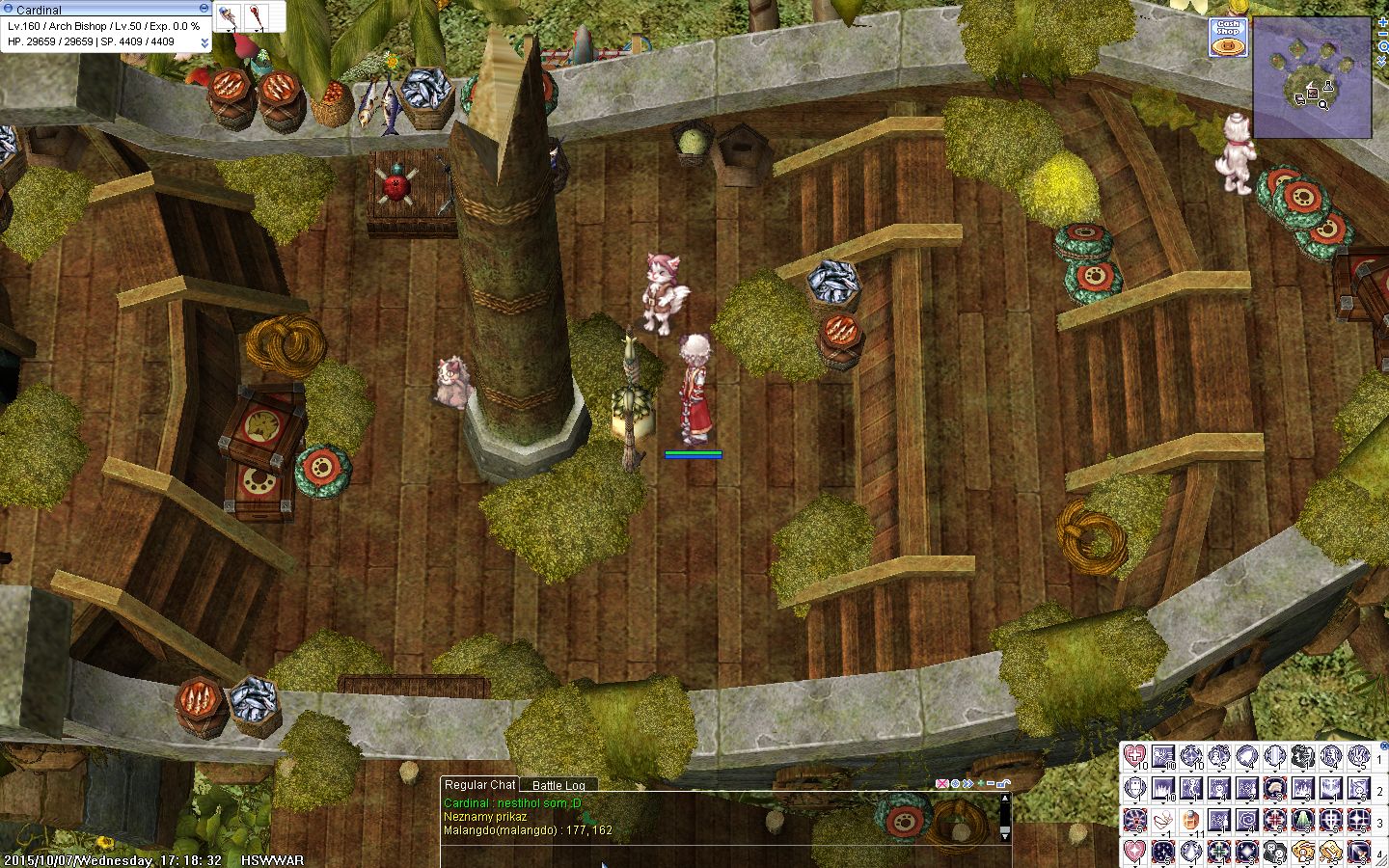Expand the status window with double arrow
The image size is (1389, 868).
(x=204, y=42)
